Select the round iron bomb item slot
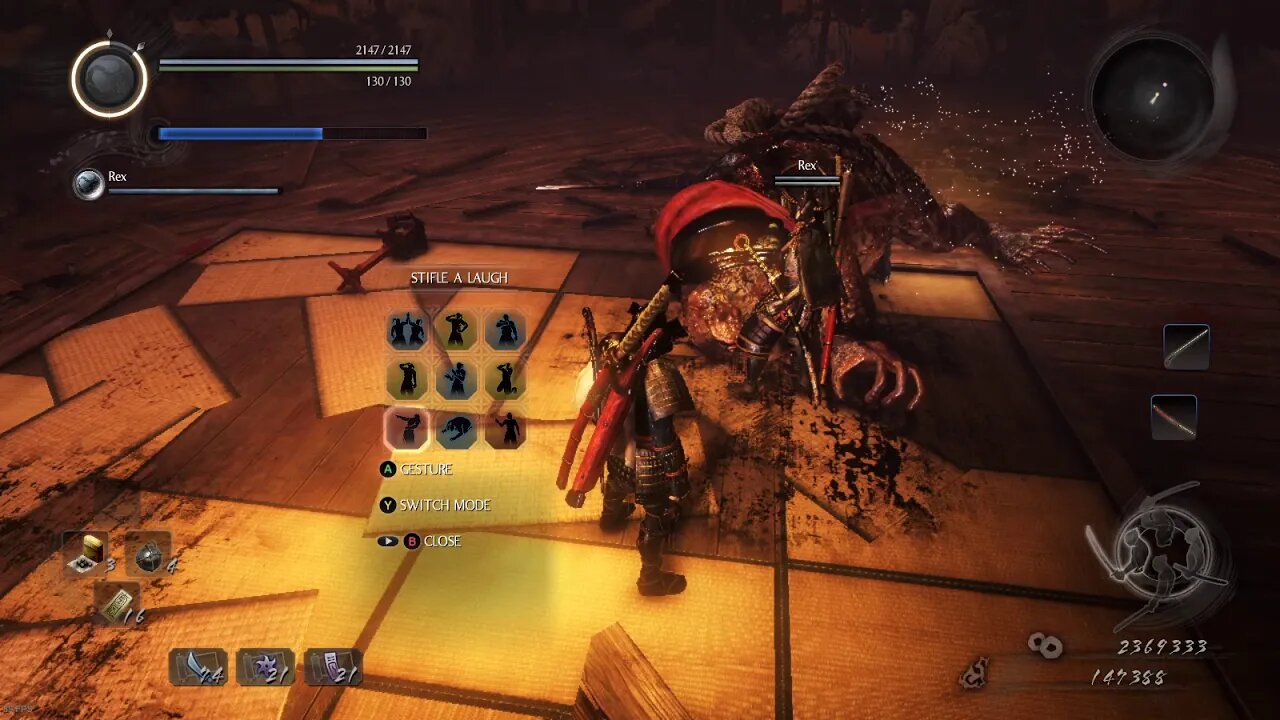The height and width of the screenshot is (720, 1280). [148, 554]
